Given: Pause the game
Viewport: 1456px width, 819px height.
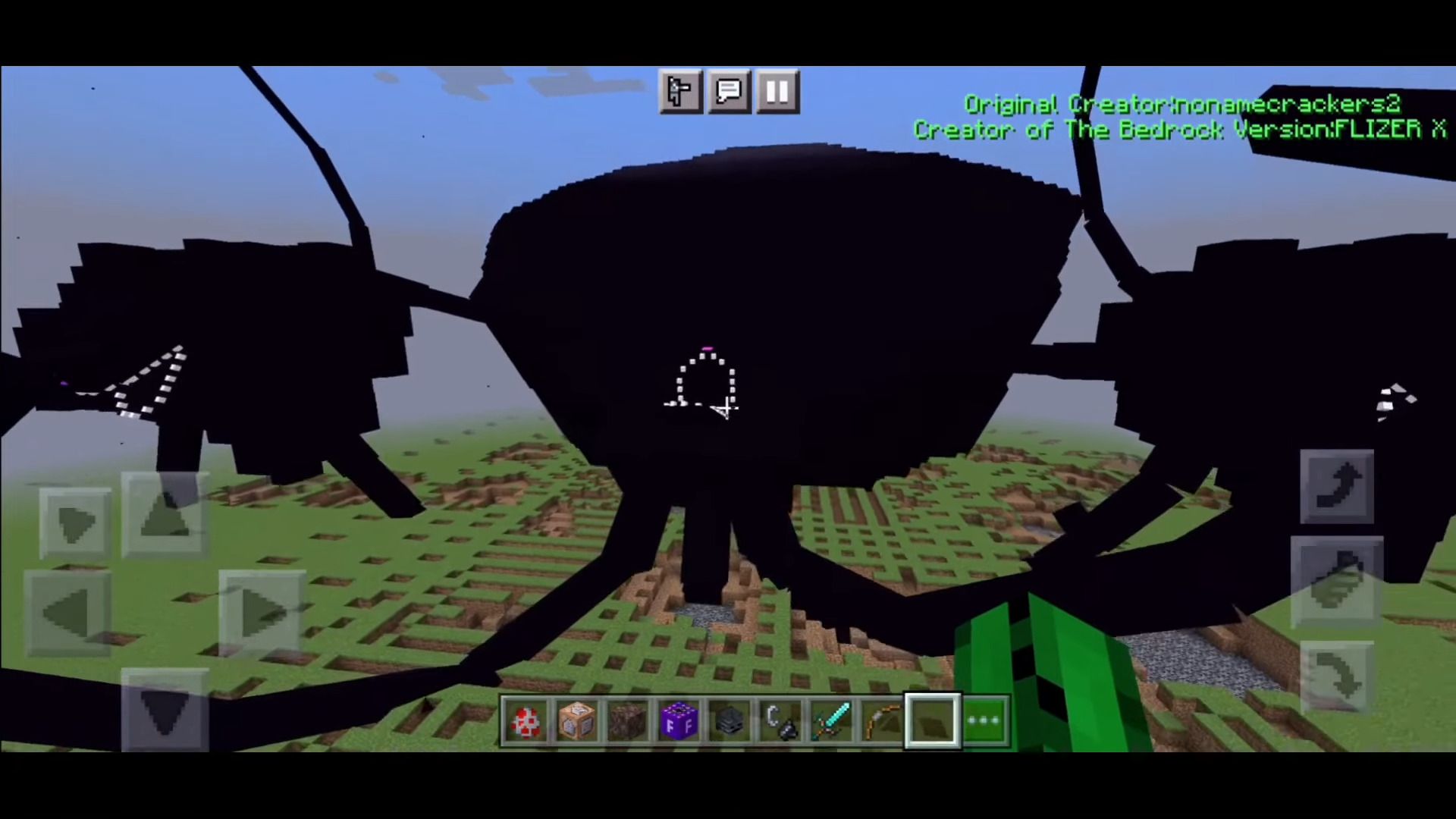Looking at the screenshot, I should [777, 92].
